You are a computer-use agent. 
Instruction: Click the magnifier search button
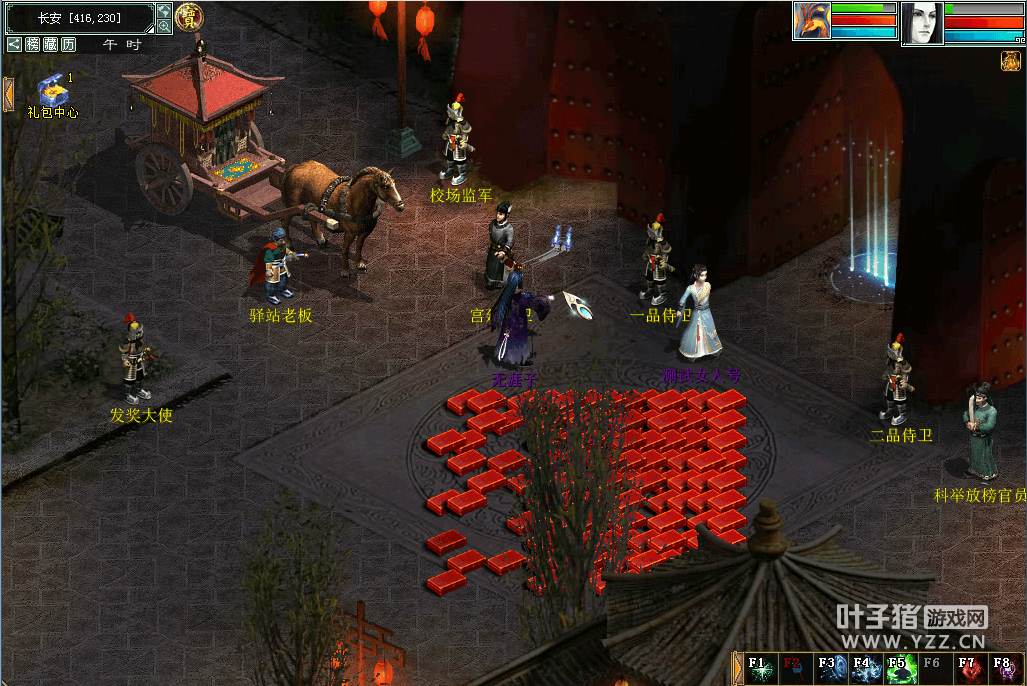click(x=164, y=27)
